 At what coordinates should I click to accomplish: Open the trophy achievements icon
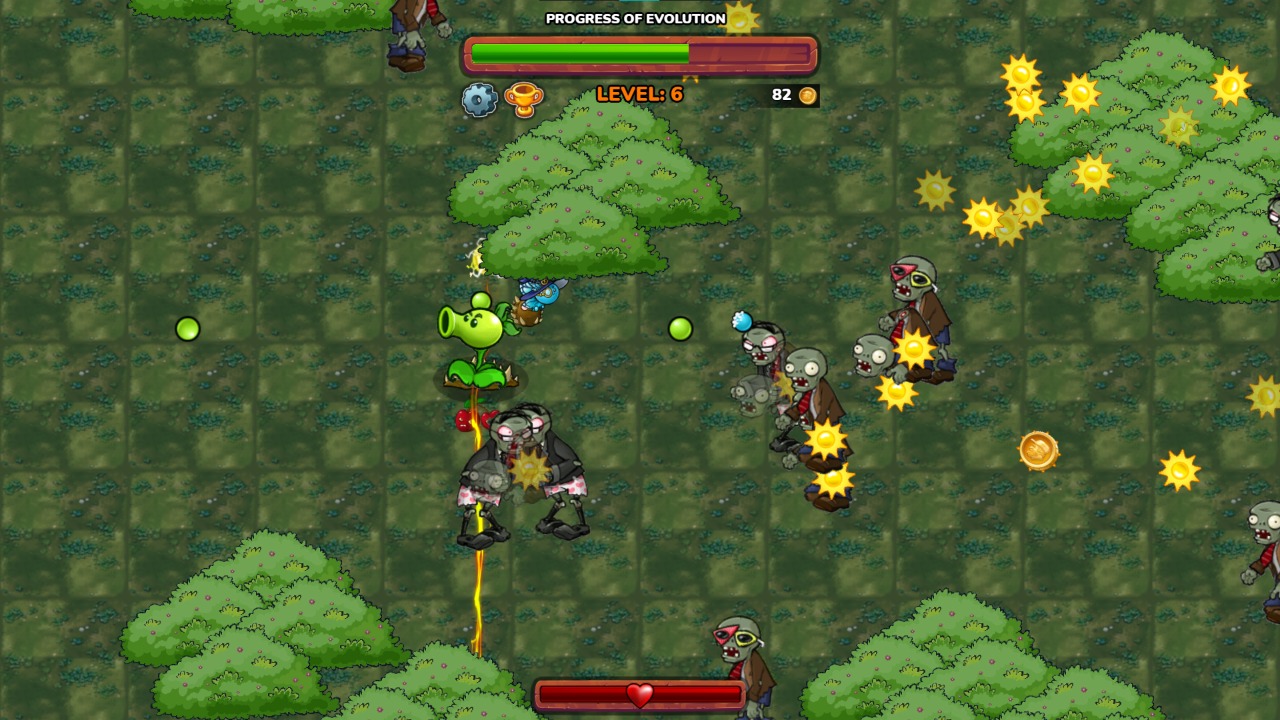pyautogui.click(x=524, y=96)
